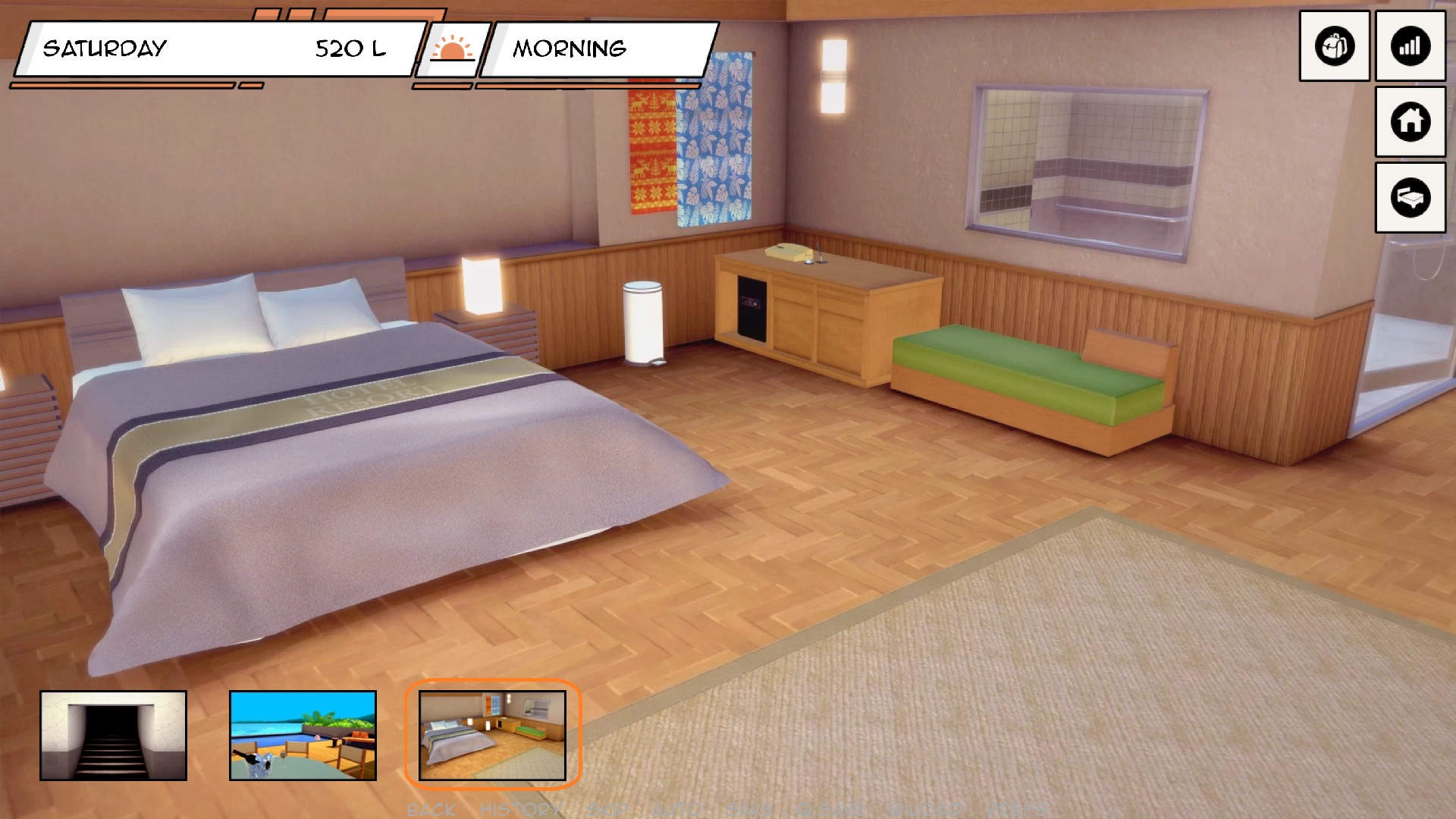This screenshot has height=819, width=1456.
Task: Open the History log
Action: (x=520, y=810)
